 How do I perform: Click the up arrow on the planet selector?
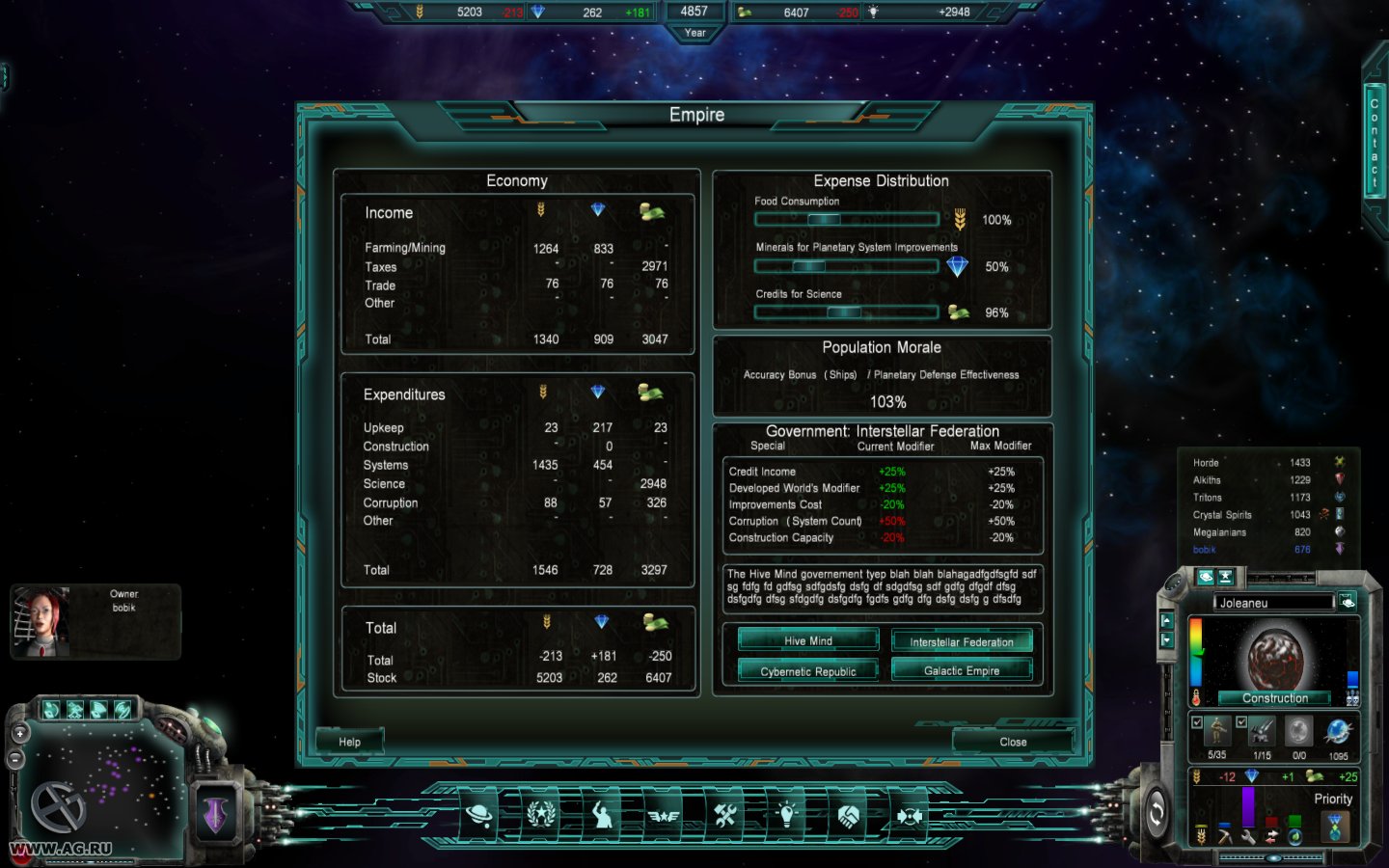pyautogui.click(x=1167, y=620)
